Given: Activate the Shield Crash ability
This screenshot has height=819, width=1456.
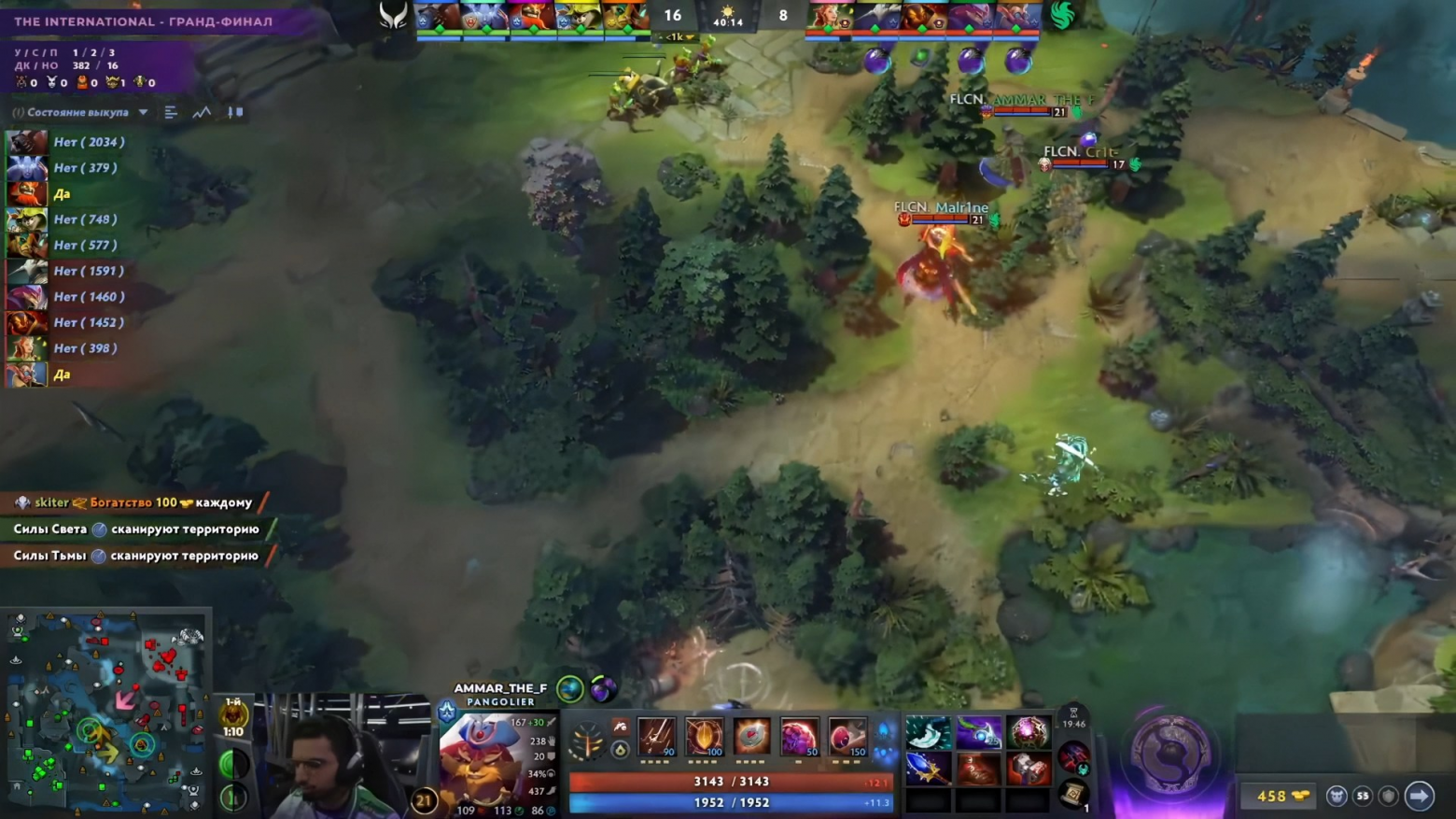Looking at the screenshot, I should click(704, 737).
